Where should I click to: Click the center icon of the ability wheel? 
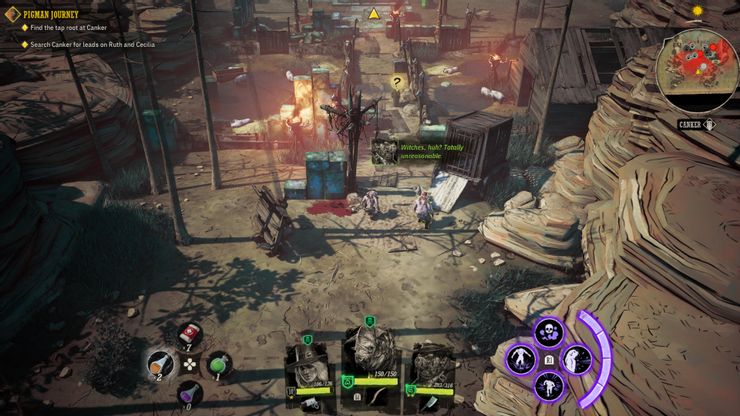[x=549, y=359]
